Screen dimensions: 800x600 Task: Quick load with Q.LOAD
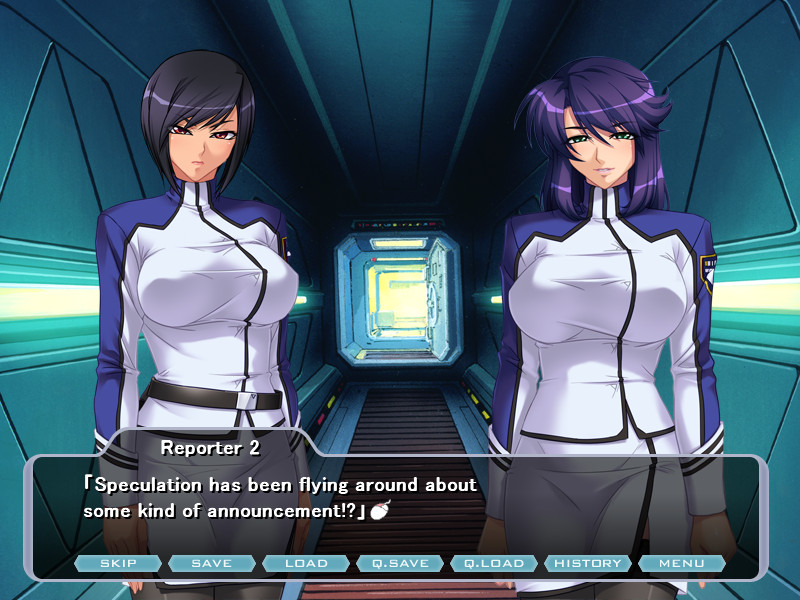(494, 563)
